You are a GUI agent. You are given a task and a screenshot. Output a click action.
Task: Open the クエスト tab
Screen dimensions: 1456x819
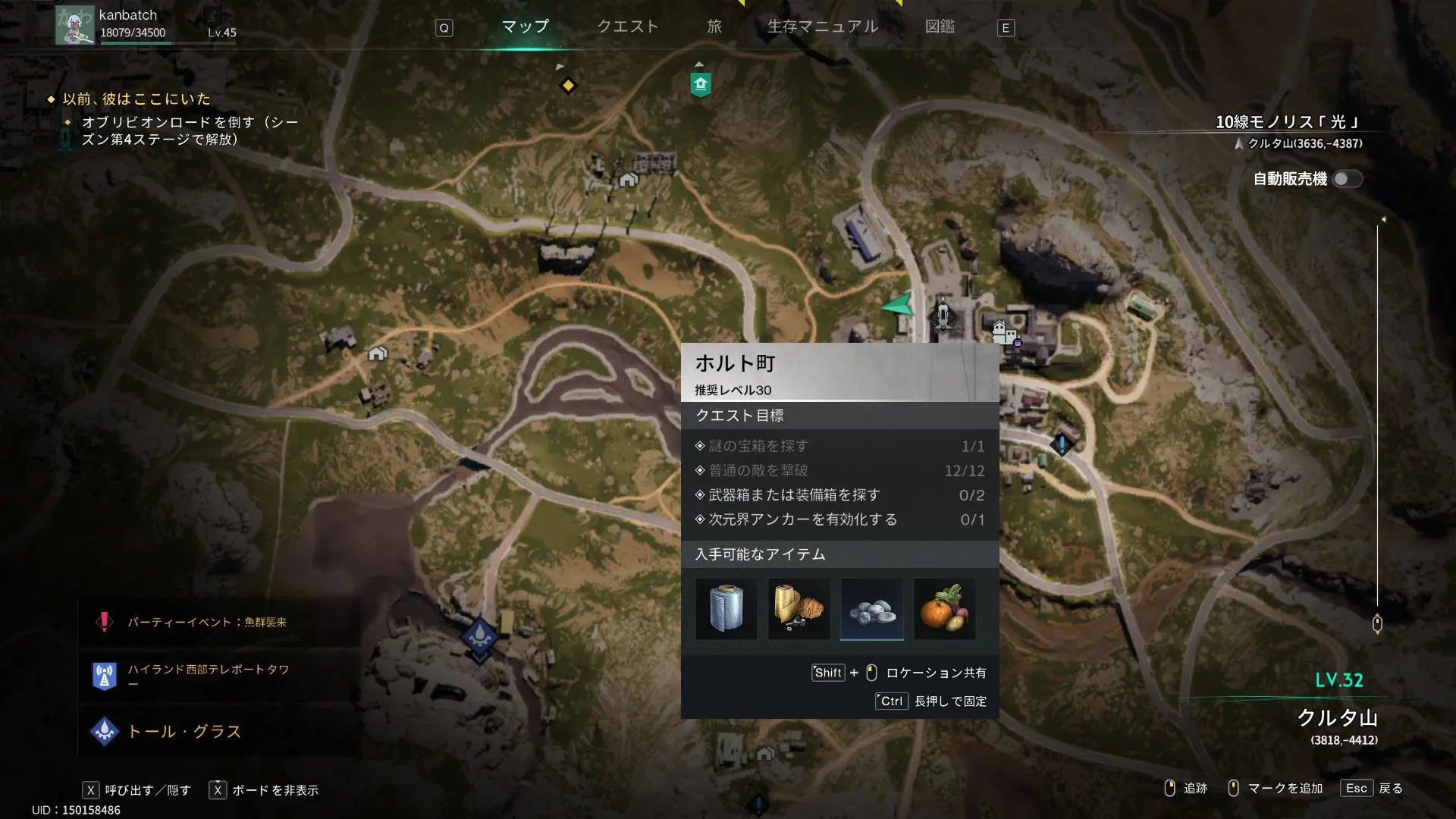click(x=628, y=27)
